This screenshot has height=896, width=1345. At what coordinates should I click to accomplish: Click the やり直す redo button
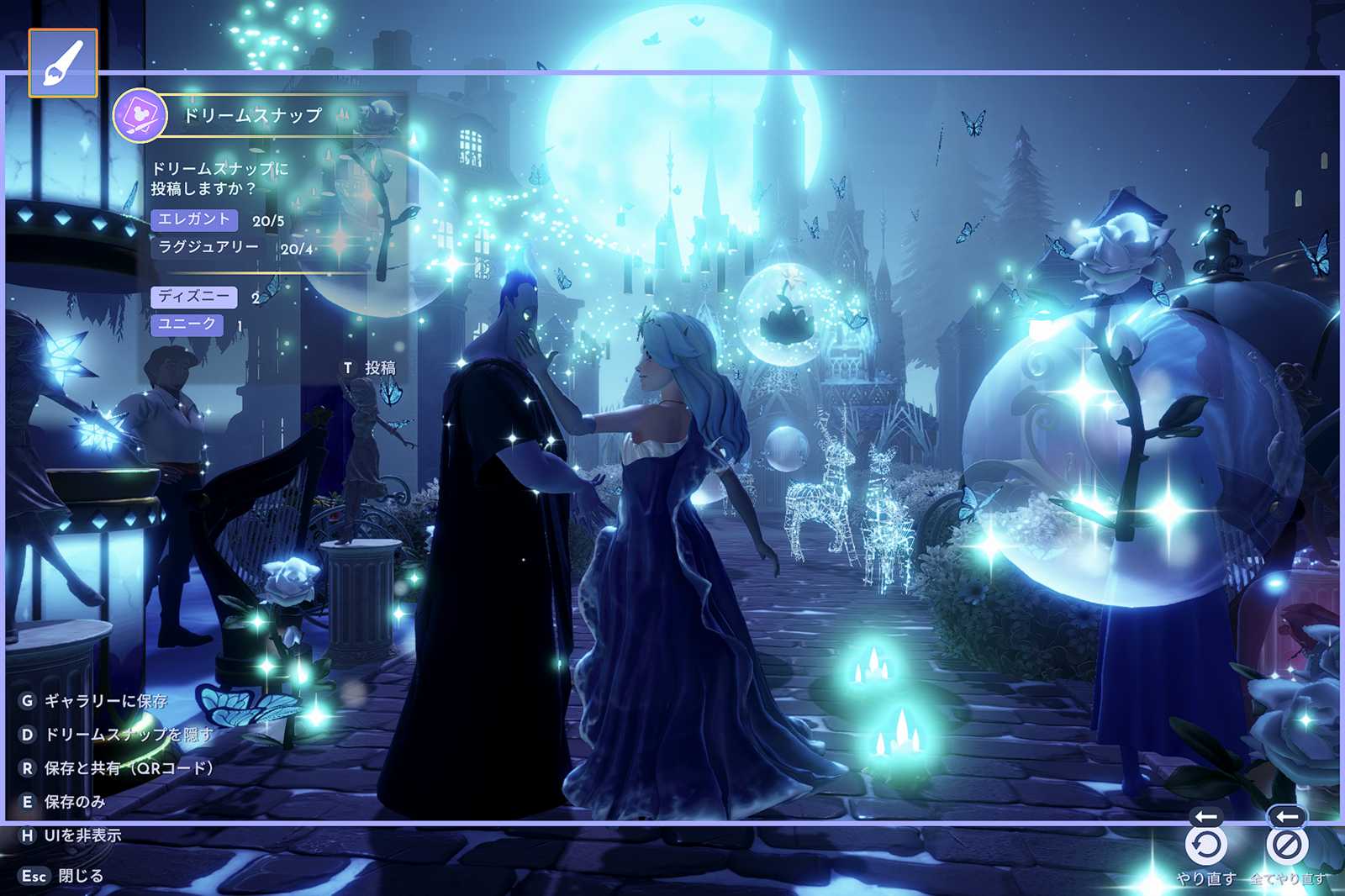click(x=1206, y=846)
